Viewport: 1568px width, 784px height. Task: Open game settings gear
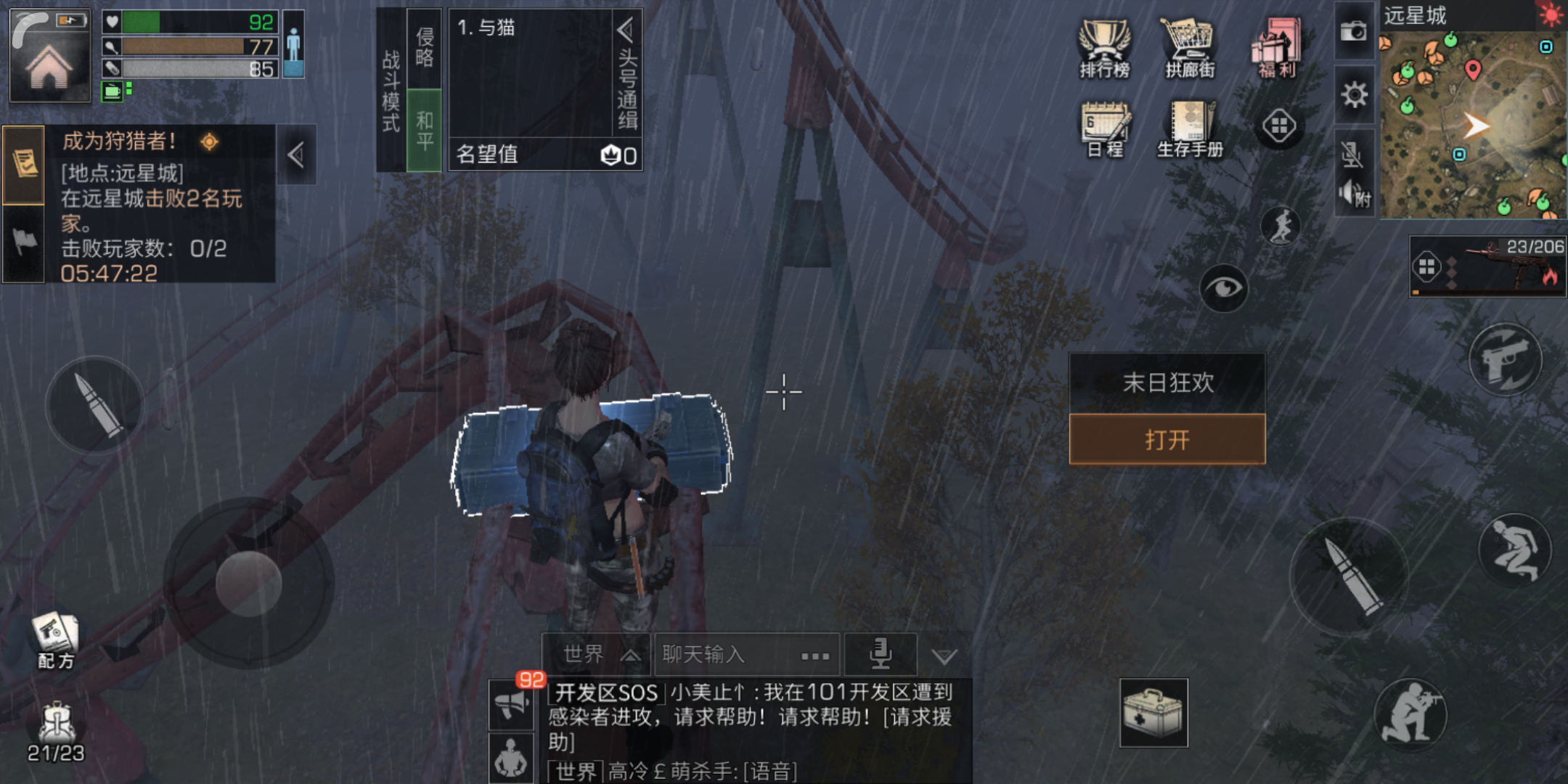[1354, 94]
